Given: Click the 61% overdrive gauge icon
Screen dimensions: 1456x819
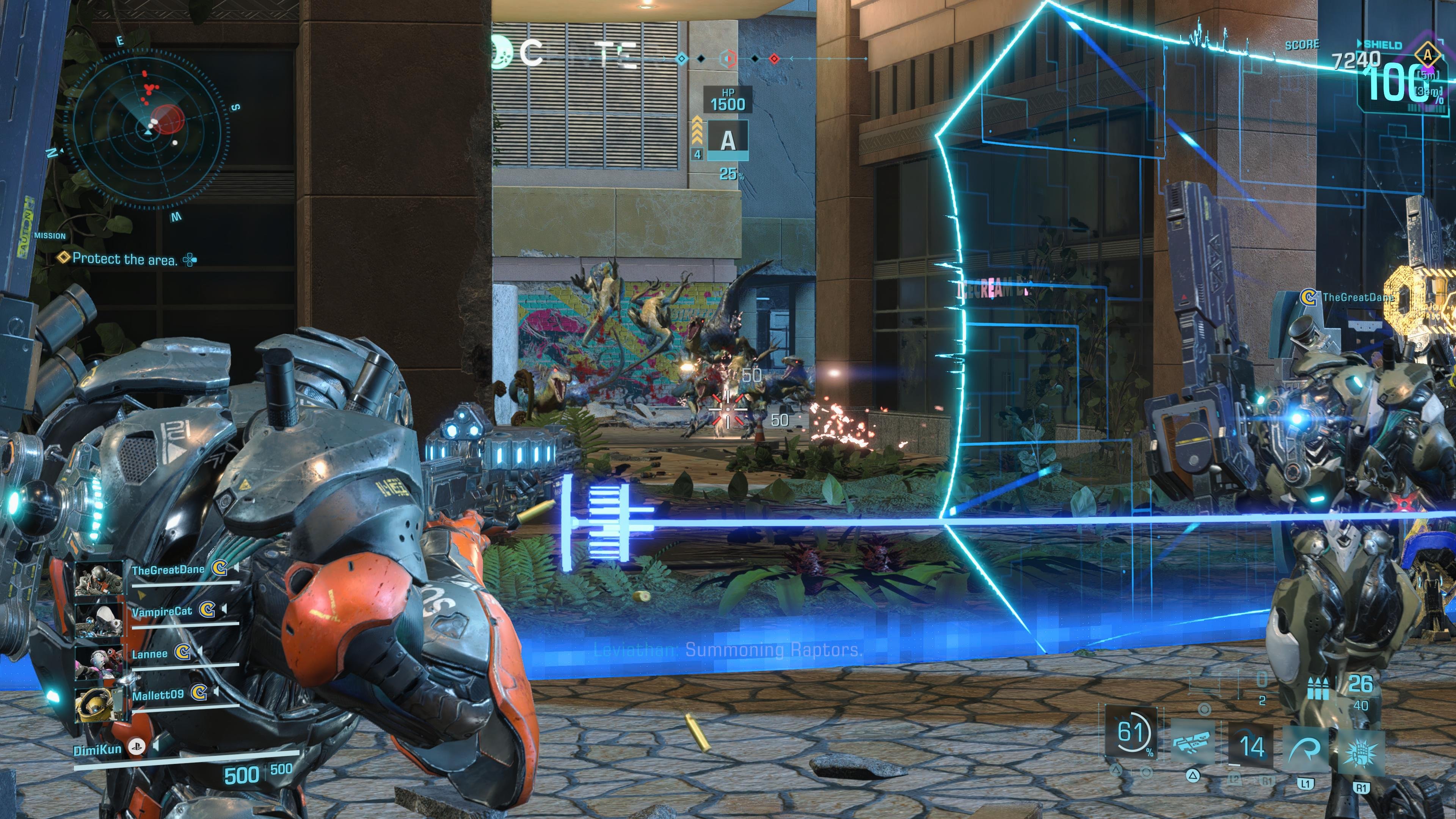Looking at the screenshot, I should (x=1131, y=733).
